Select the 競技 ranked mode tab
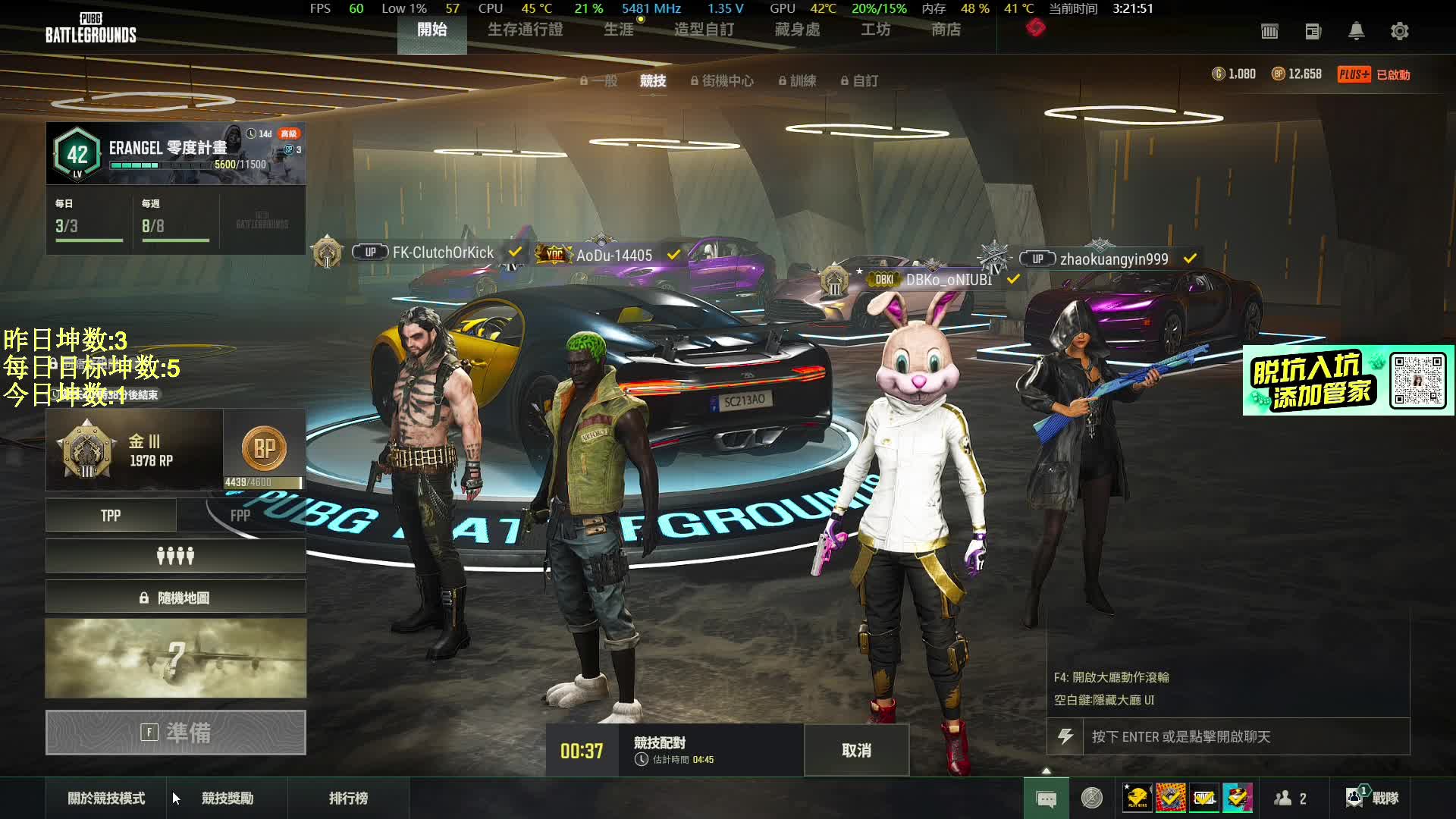 [652, 80]
